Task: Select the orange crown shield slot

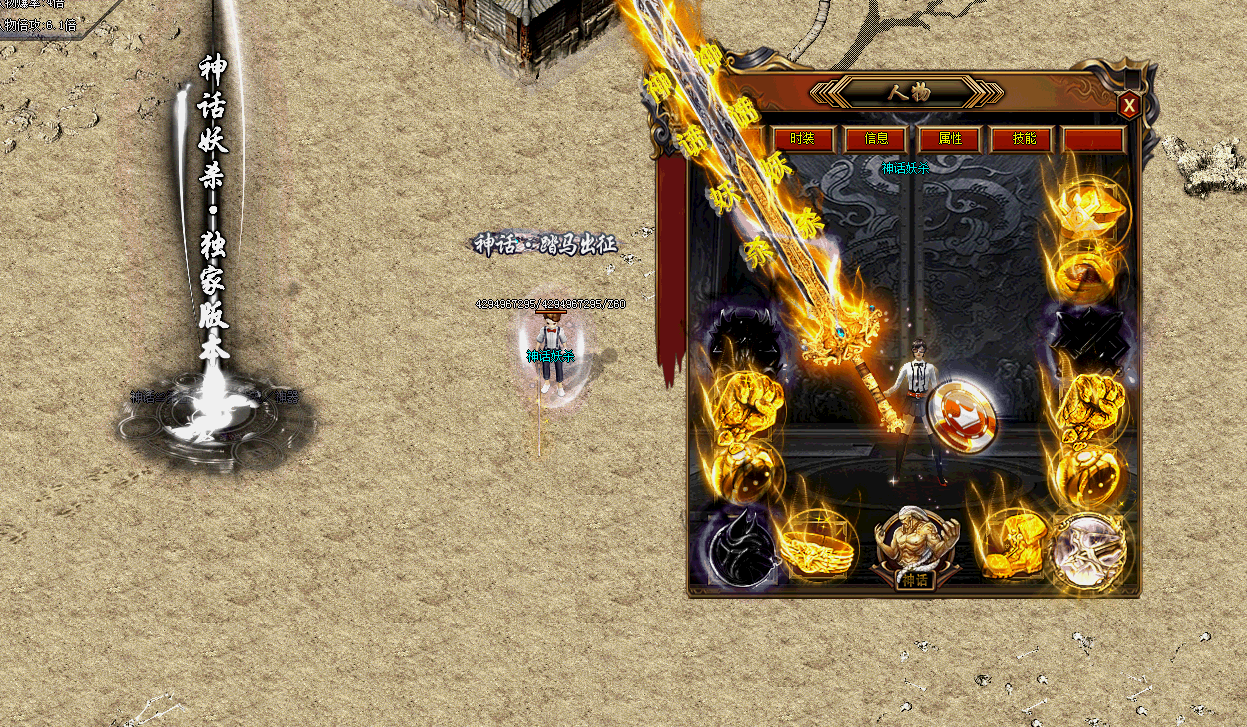Action: pyautogui.click(x=961, y=415)
